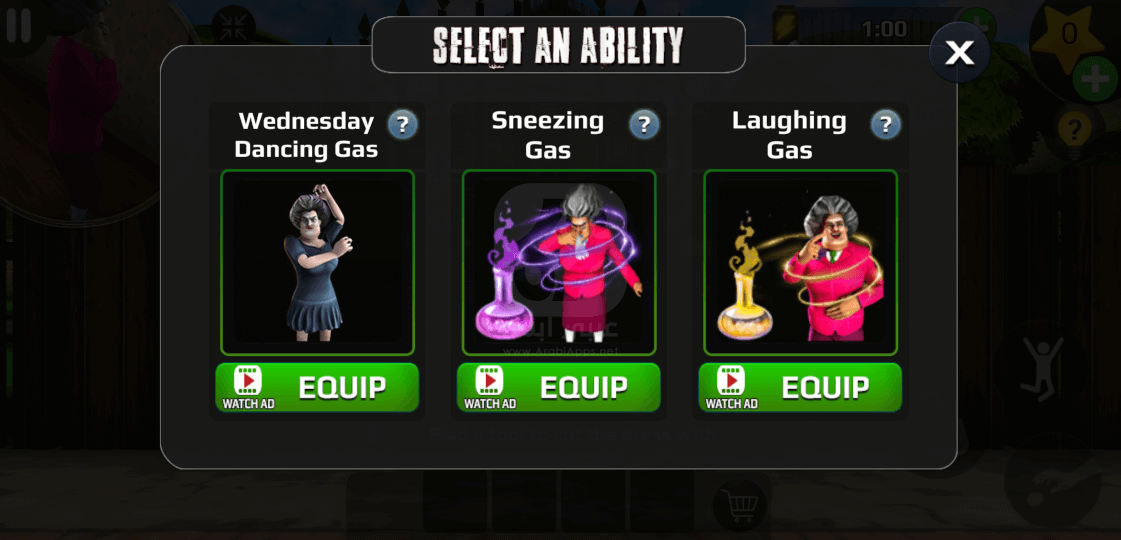Viewport: 1121px width, 540px height.
Task: Choose the Sneezing Gas card image
Action: click(558, 262)
